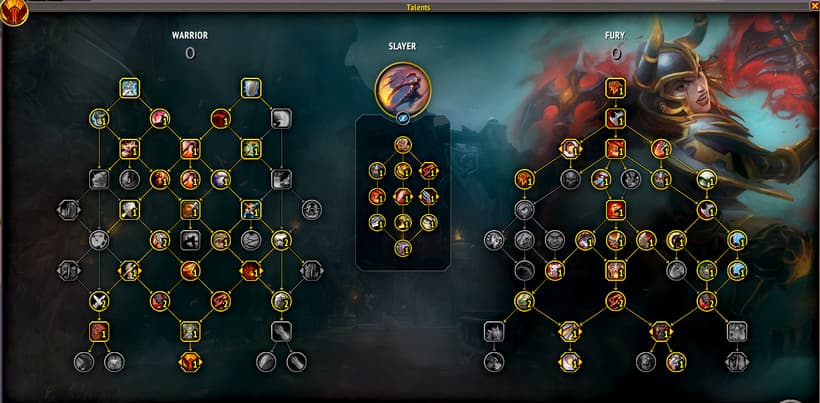Activate the Slayer tree's topmost keystone node

(402, 145)
